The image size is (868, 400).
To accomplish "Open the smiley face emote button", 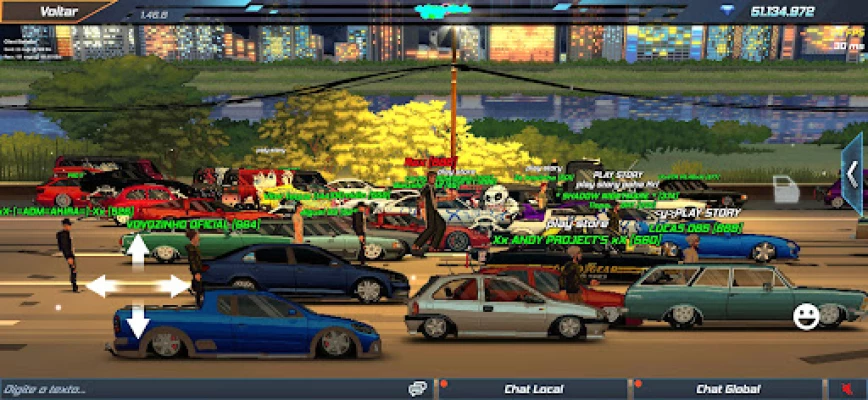I will (806, 317).
